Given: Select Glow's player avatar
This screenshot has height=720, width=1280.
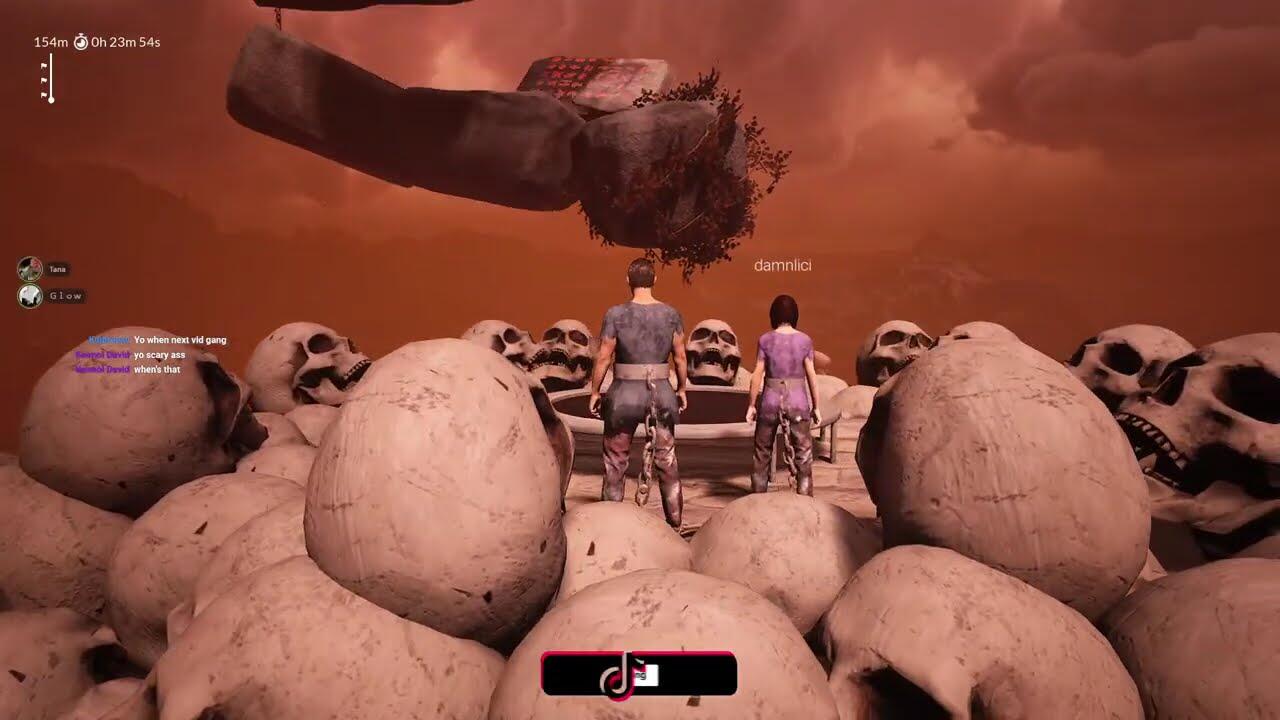Looking at the screenshot, I should coord(30,296).
